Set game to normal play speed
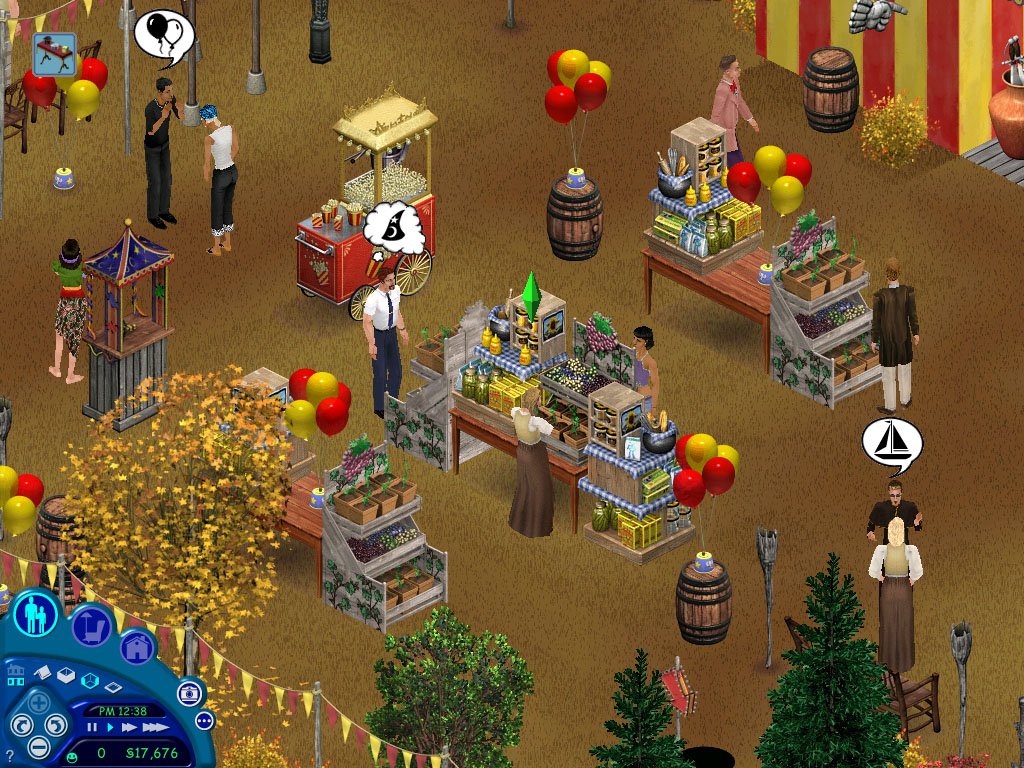The height and width of the screenshot is (768, 1024). [111, 728]
